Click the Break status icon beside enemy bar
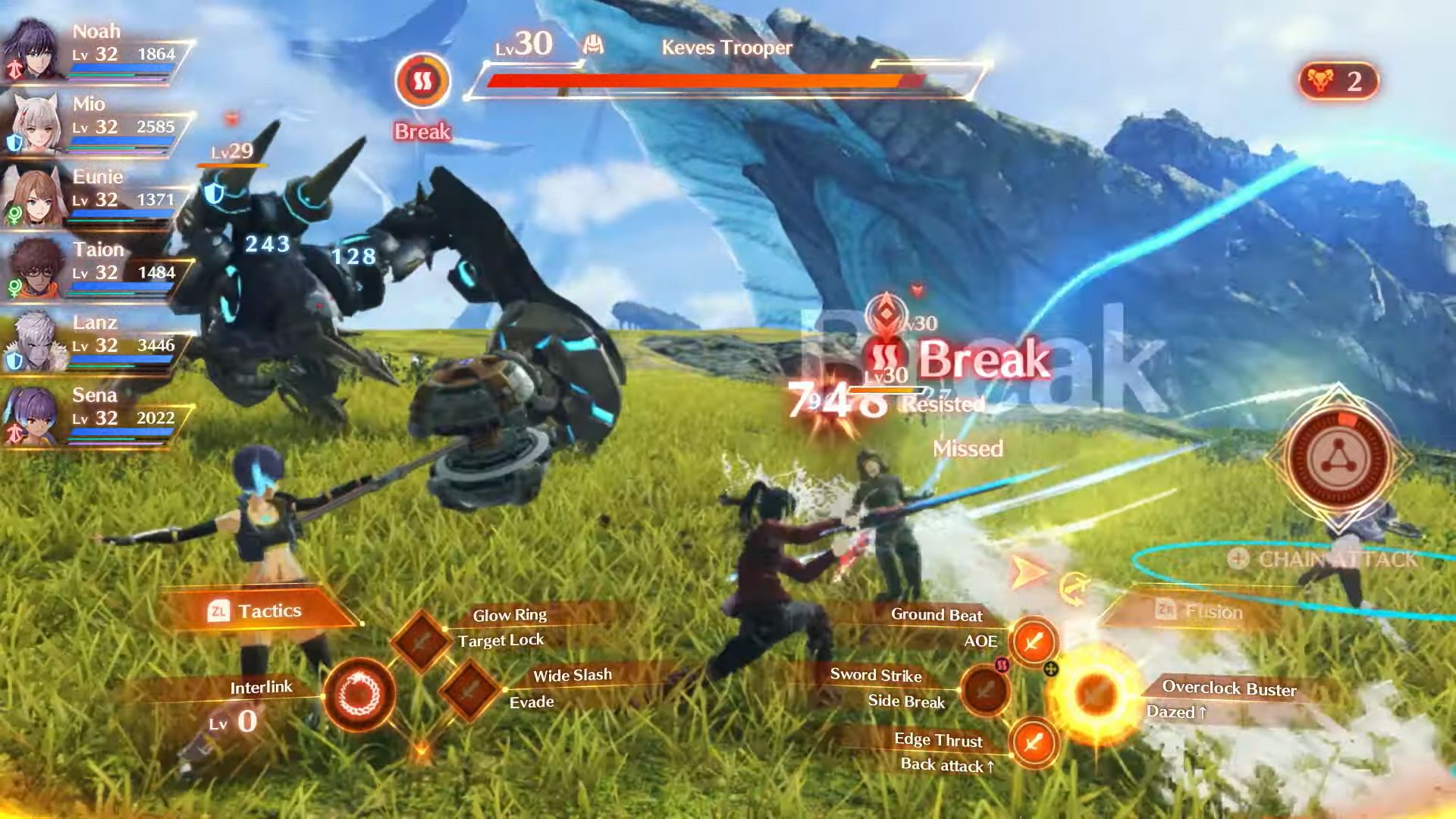 [422, 81]
